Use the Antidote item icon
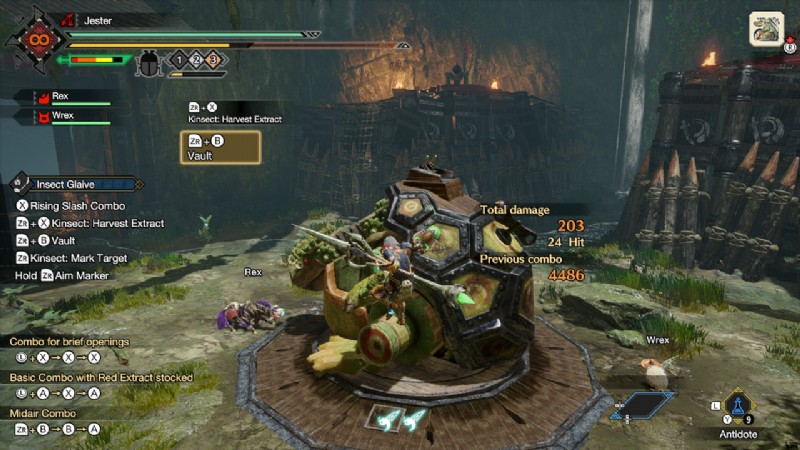800x450 pixels. (739, 406)
